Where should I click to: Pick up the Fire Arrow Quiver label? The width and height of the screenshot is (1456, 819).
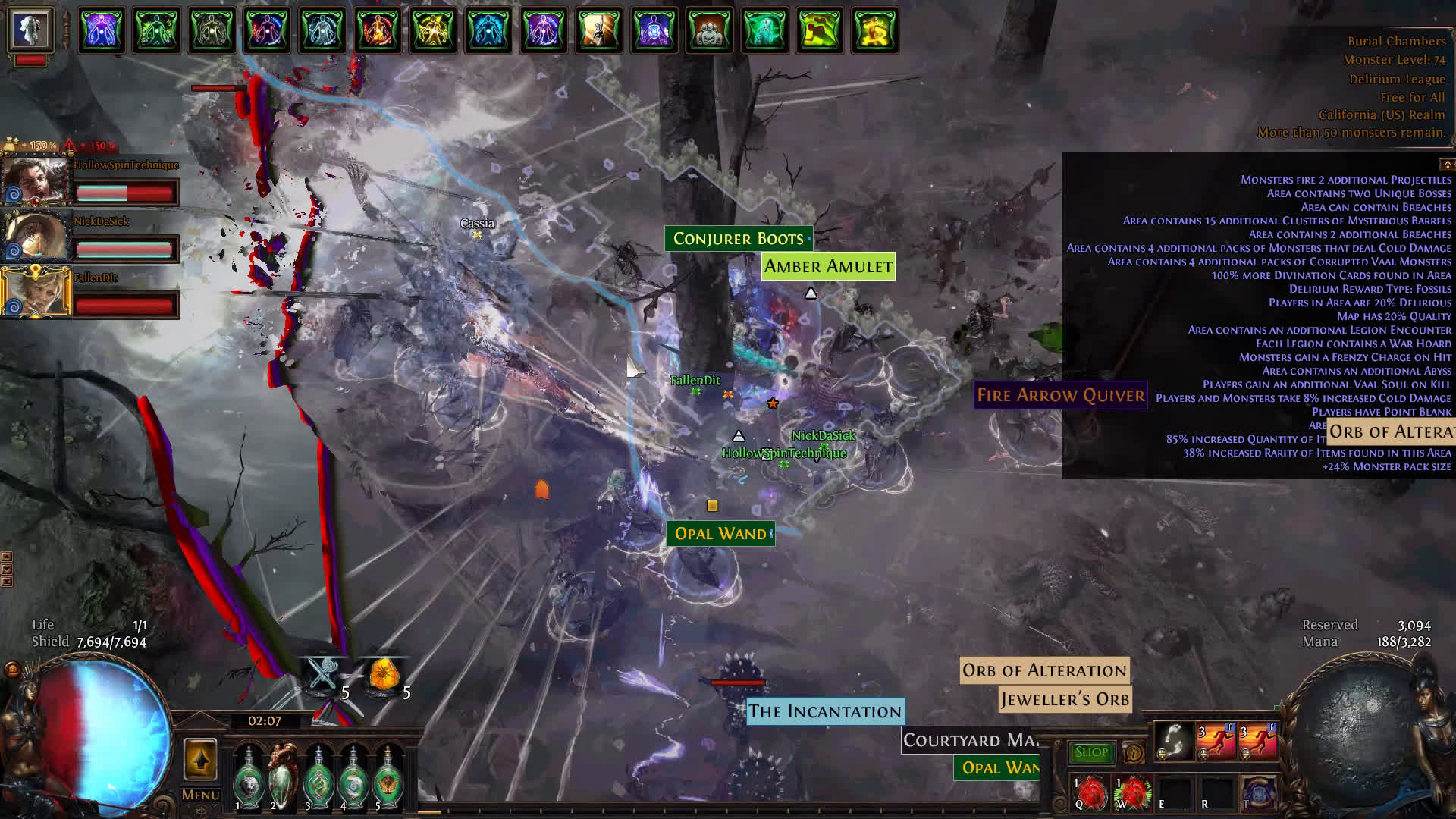tap(1060, 395)
